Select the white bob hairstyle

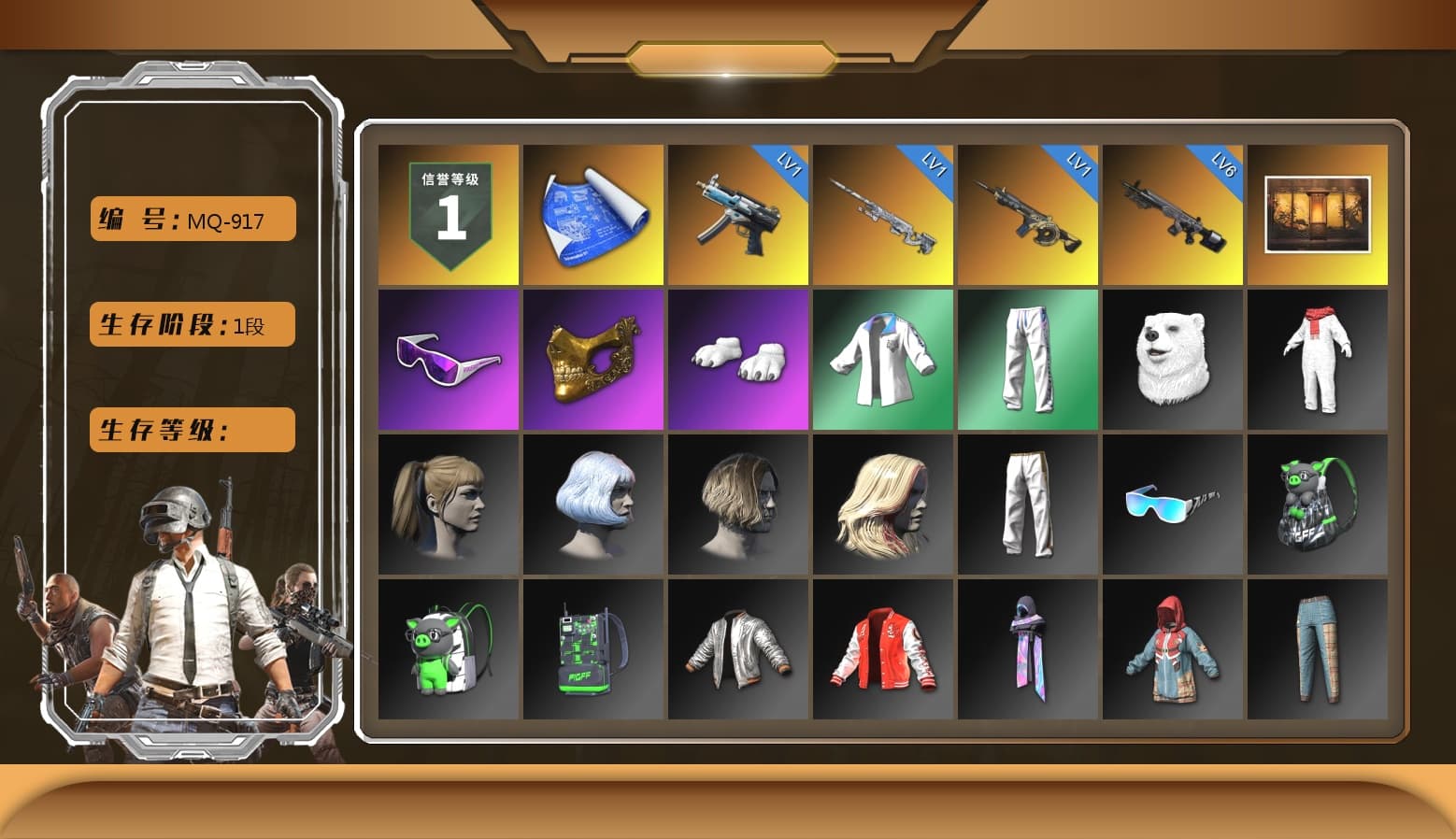[592, 505]
